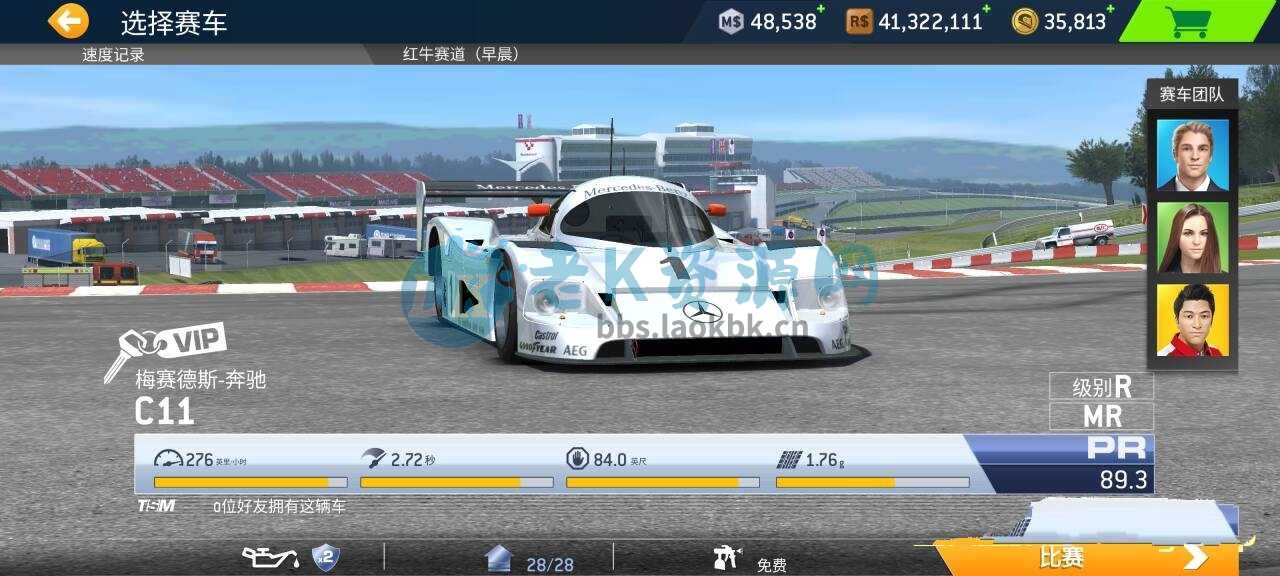Select the brunette female crew member portrait
Image resolution: width=1280 pixels, height=576 pixels.
click(1192, 238)
